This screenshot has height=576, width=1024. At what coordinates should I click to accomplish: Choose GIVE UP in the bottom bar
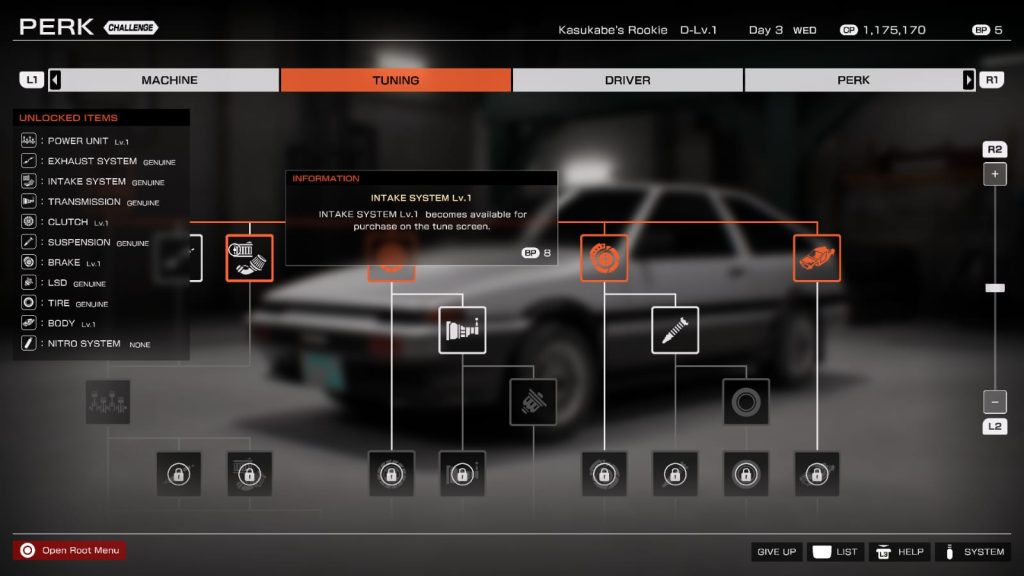[777, 552]
